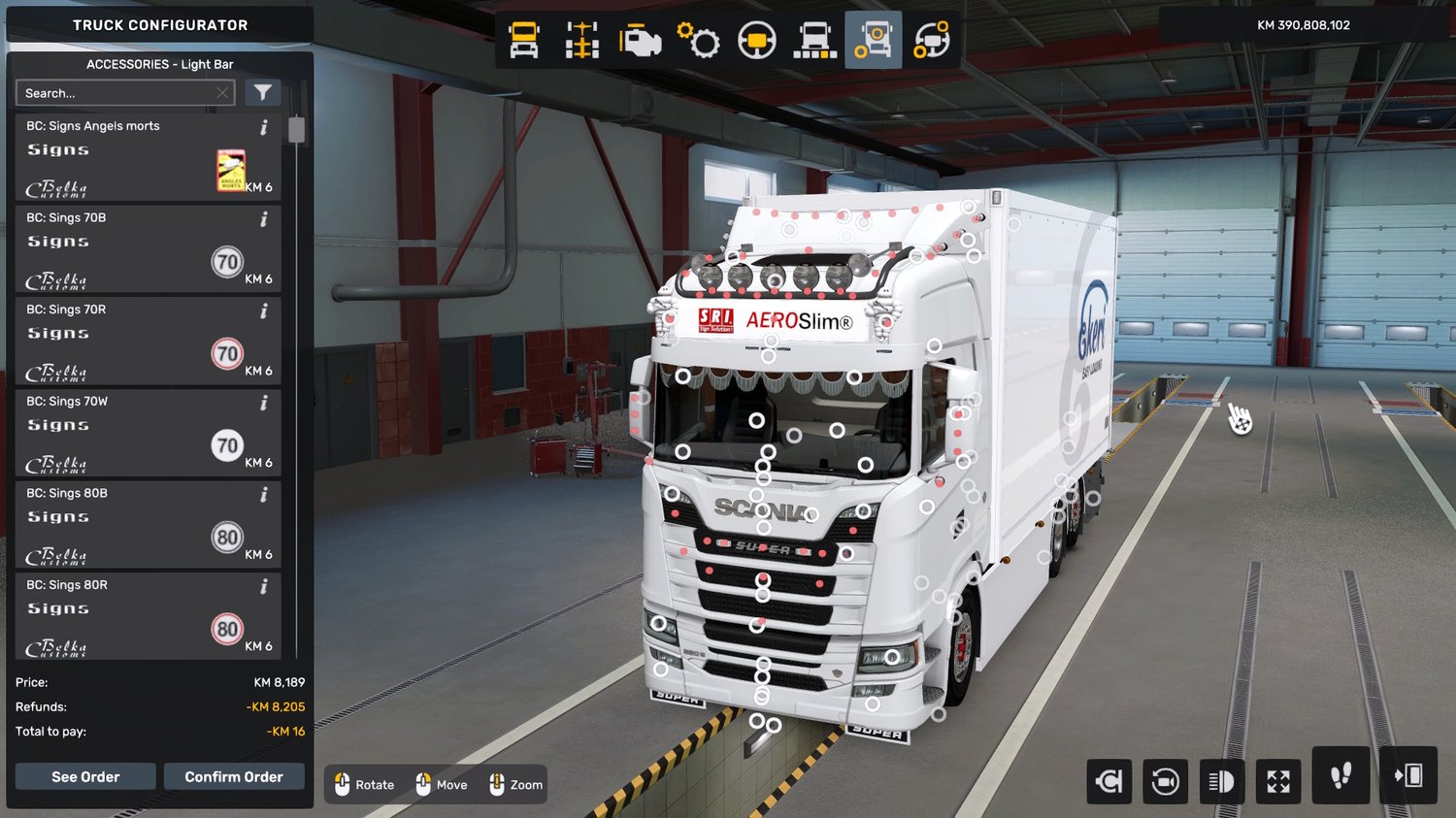
Task: Open the chassis category tab
Action: click(582, 41)
